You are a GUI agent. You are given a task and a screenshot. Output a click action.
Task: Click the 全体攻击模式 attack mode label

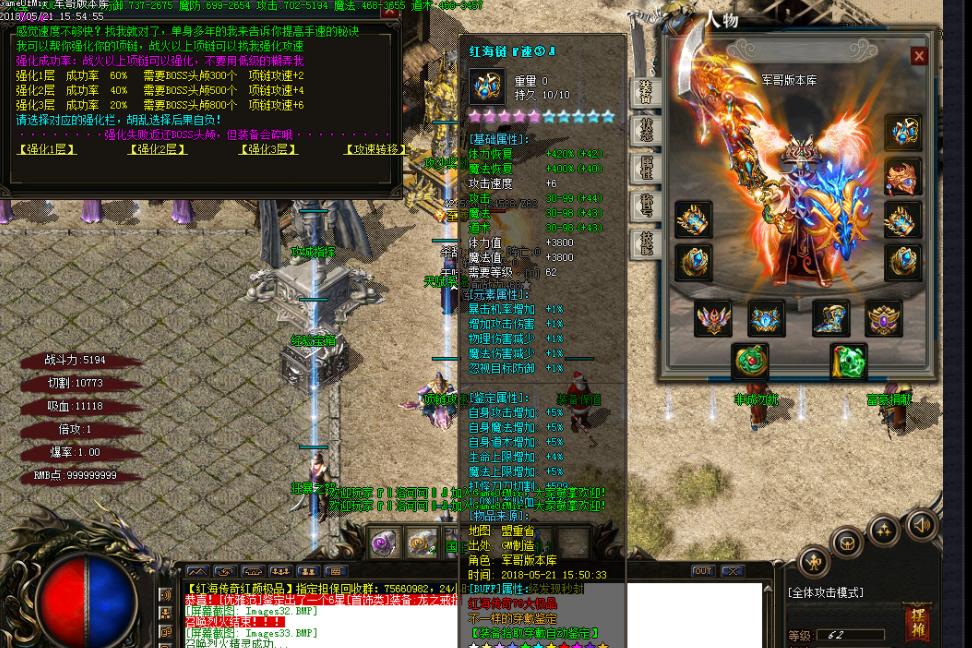click(825, 592)
